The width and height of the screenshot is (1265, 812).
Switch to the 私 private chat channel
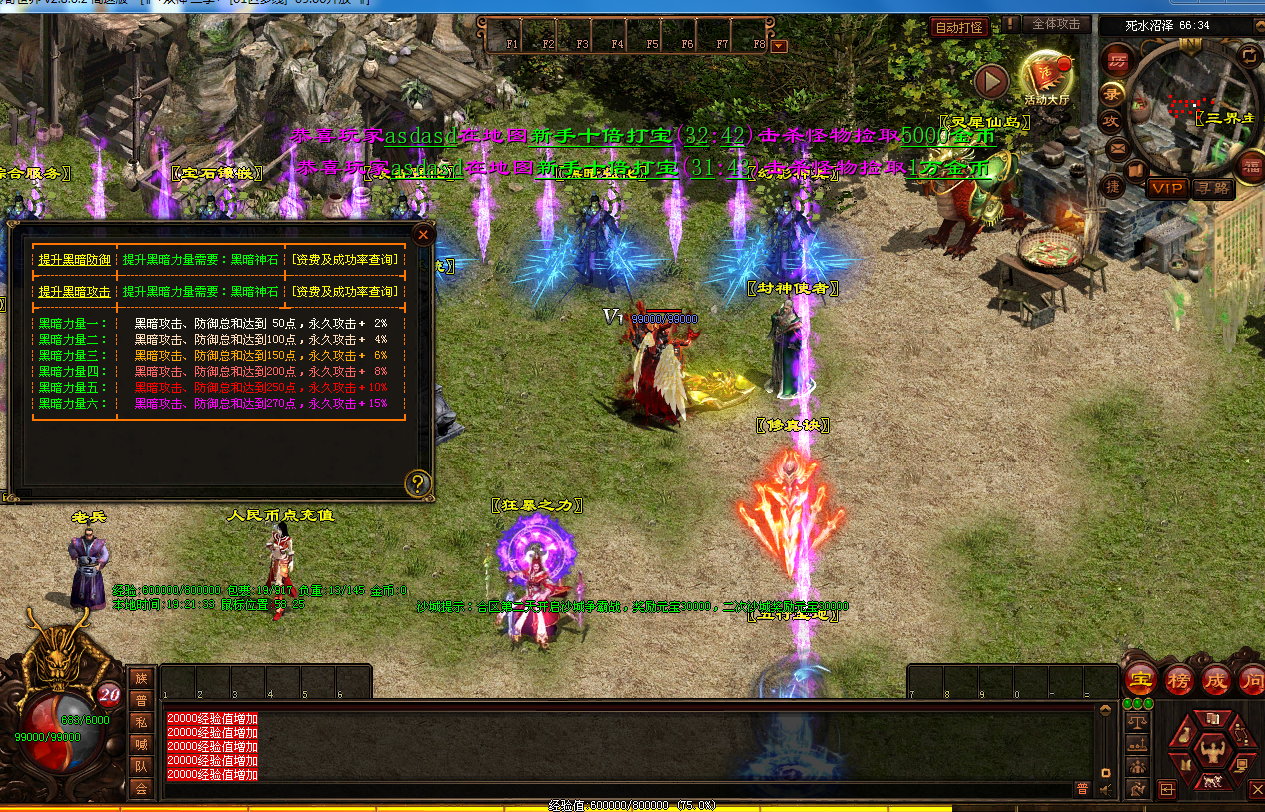tap(141, 722)
